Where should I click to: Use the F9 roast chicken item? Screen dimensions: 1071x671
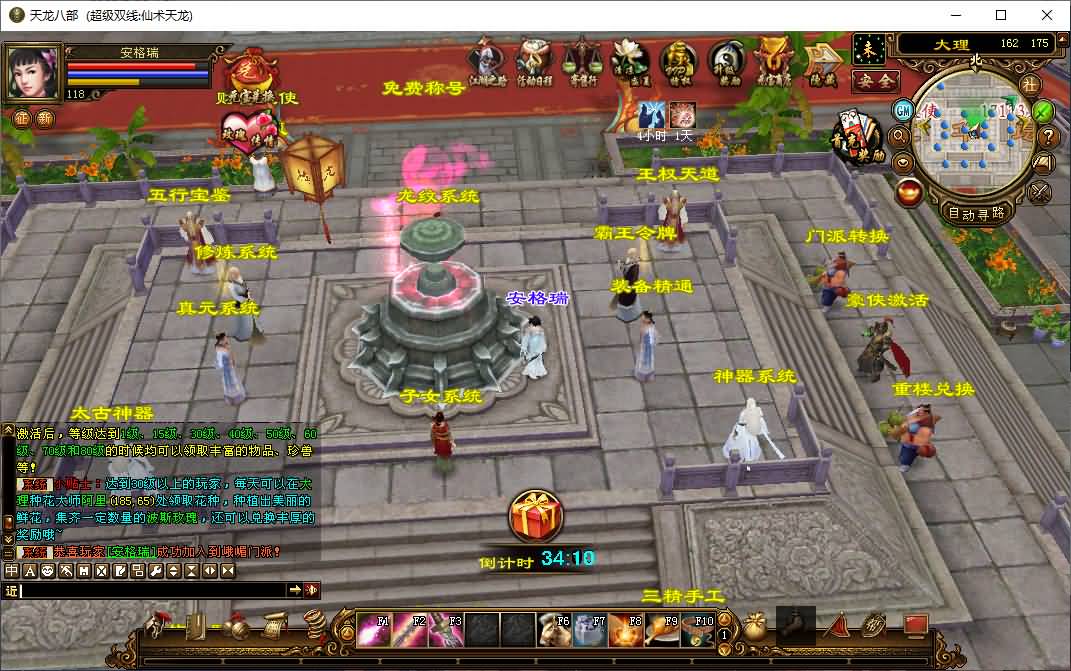click(662, 629)
